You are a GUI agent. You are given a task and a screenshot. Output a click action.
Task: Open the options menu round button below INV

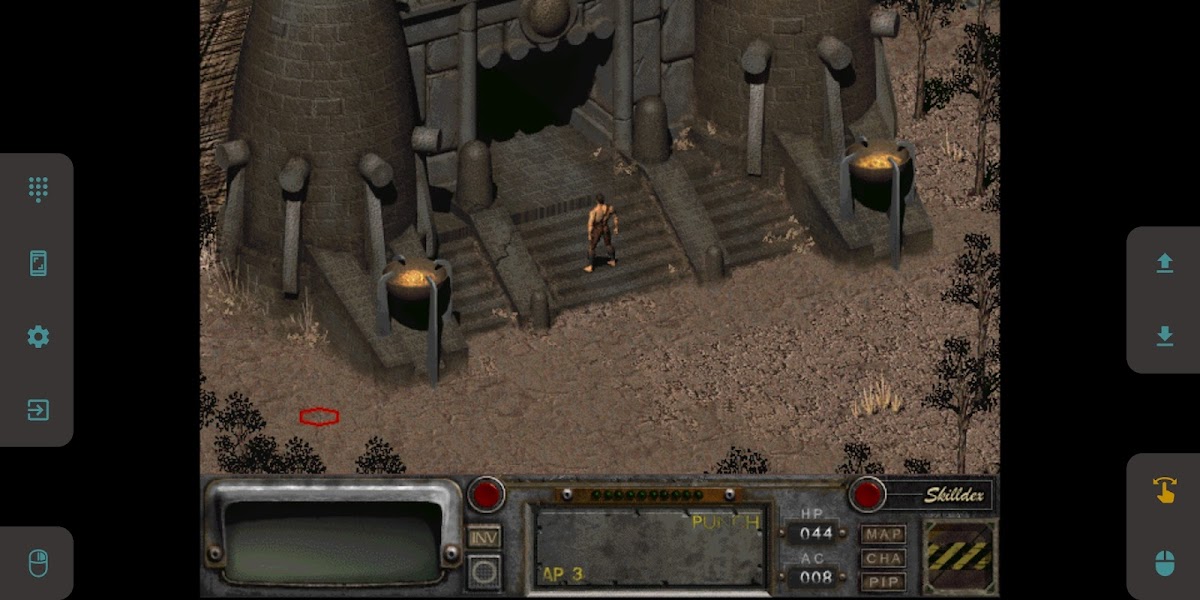[x=485, y=571]
